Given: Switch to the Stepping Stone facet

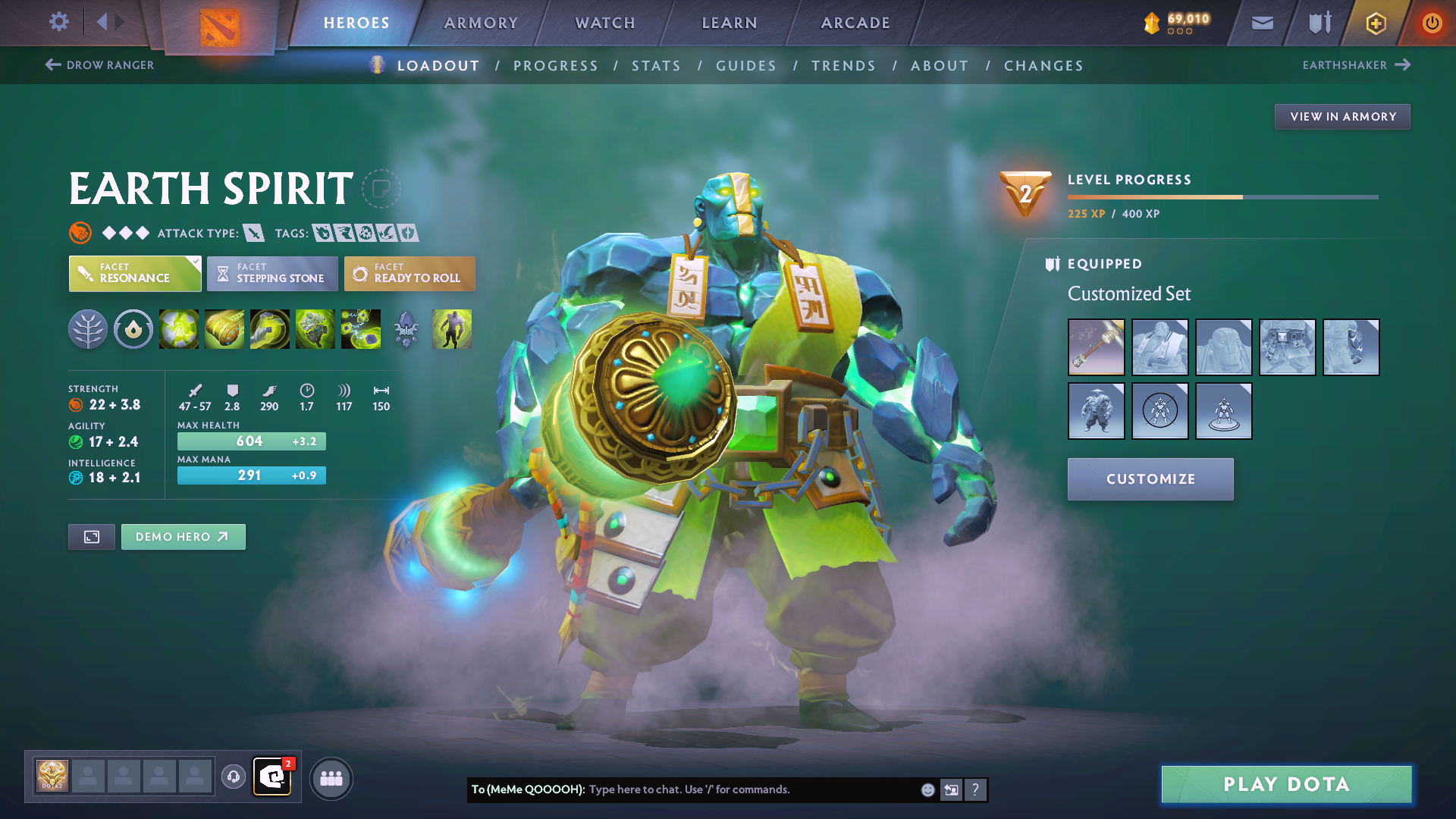Looking at the screenshot, I should pyautogui.click(x=271, y=273).
